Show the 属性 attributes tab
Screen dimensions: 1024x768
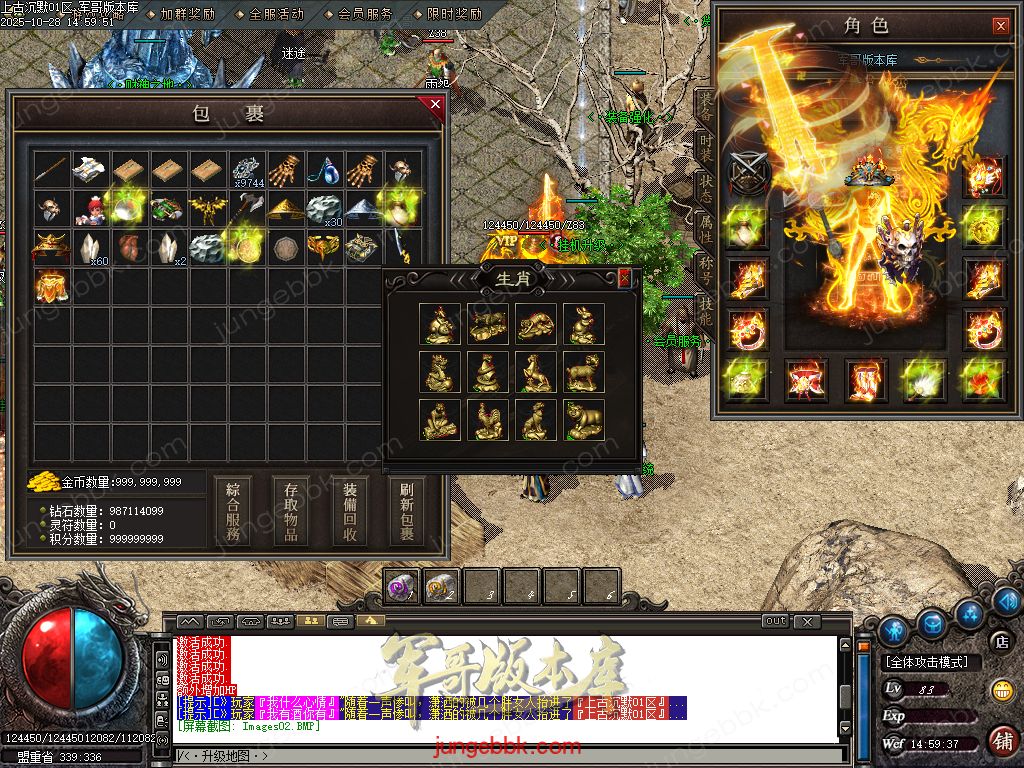tap(705, 229)
